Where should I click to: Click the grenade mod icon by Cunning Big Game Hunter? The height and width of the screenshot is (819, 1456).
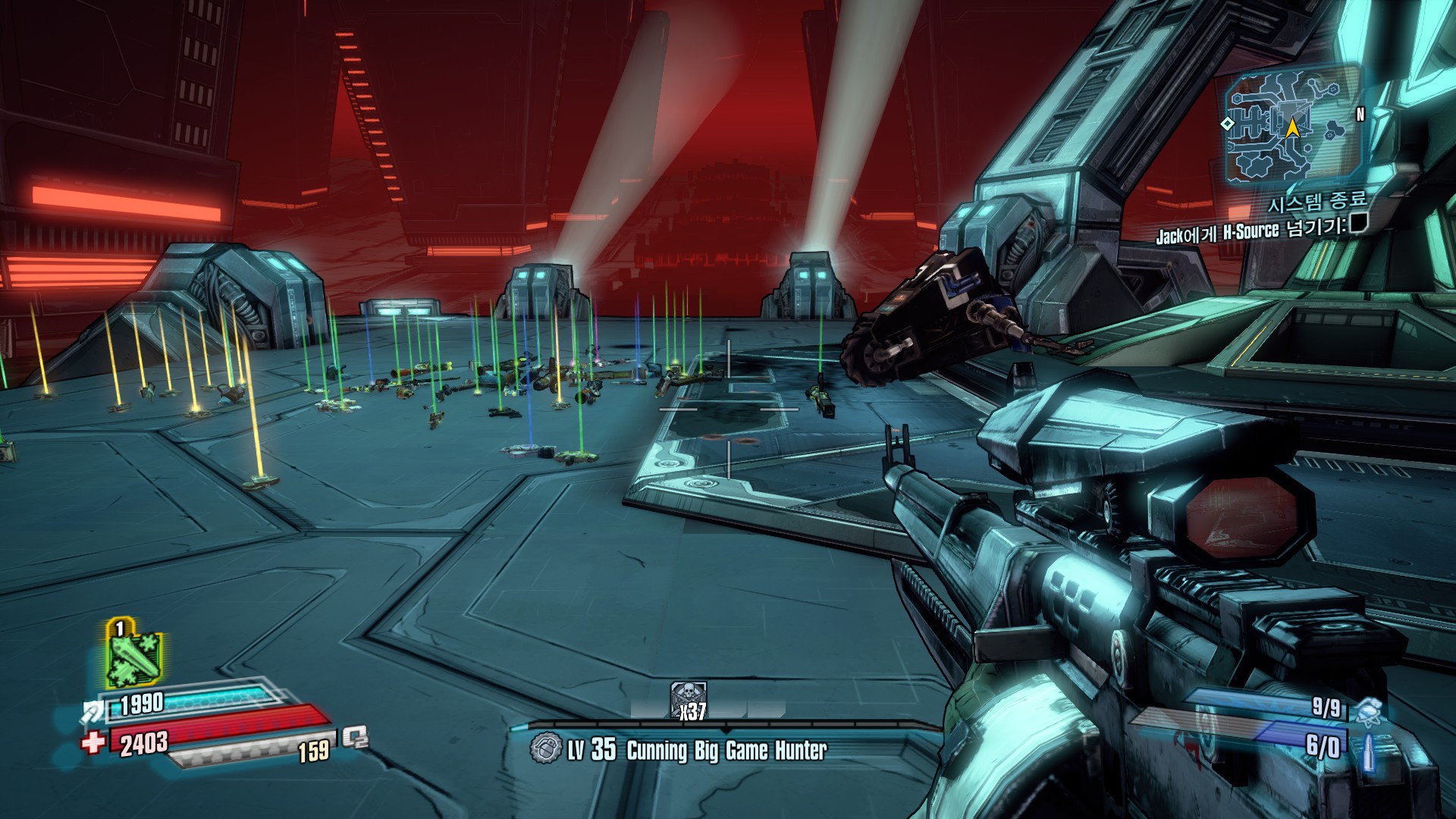pos(544,748)
